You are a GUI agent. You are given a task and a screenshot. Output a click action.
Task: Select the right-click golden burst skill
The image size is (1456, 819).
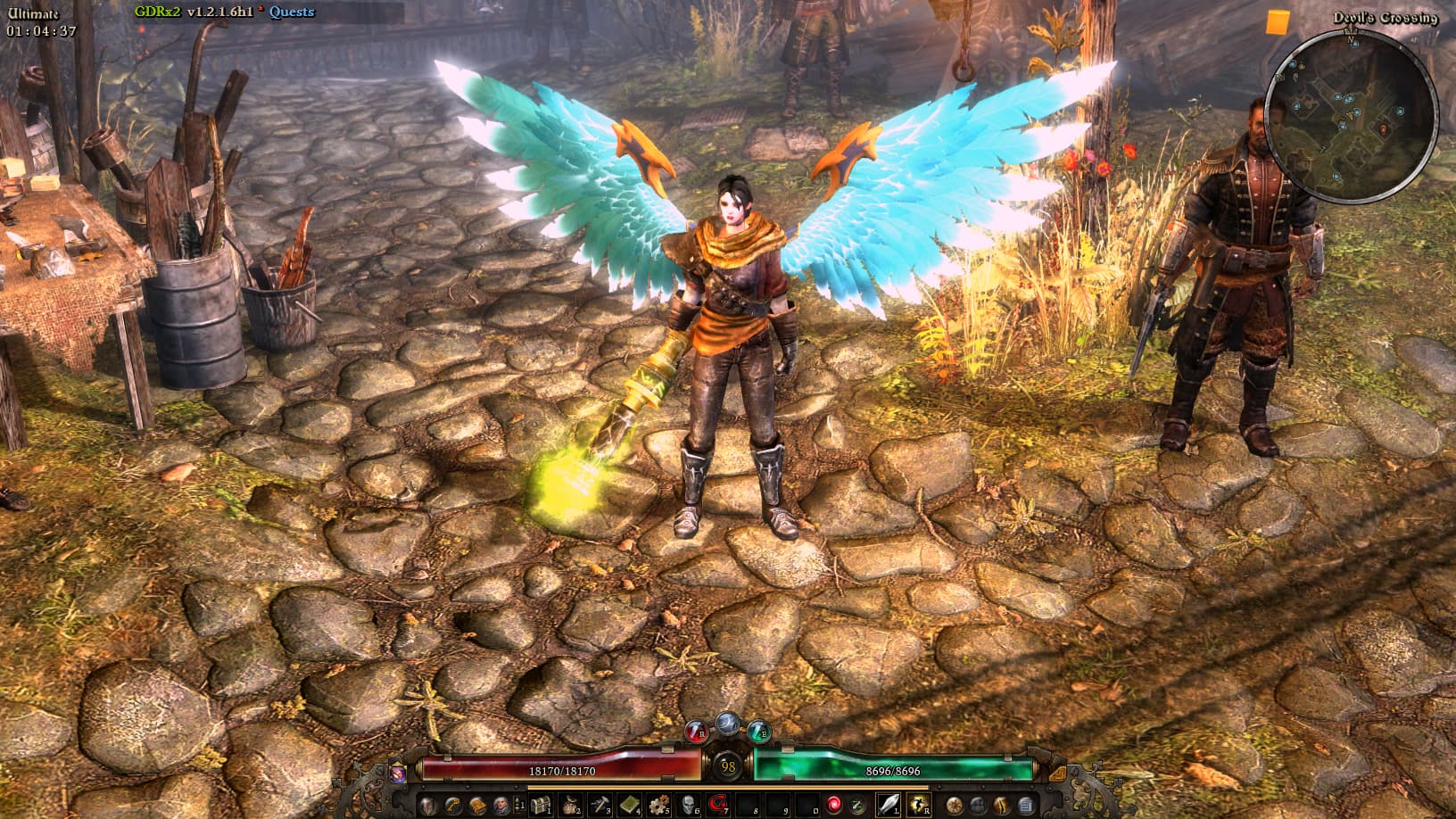pyautogui.click(x=918, y=805)
